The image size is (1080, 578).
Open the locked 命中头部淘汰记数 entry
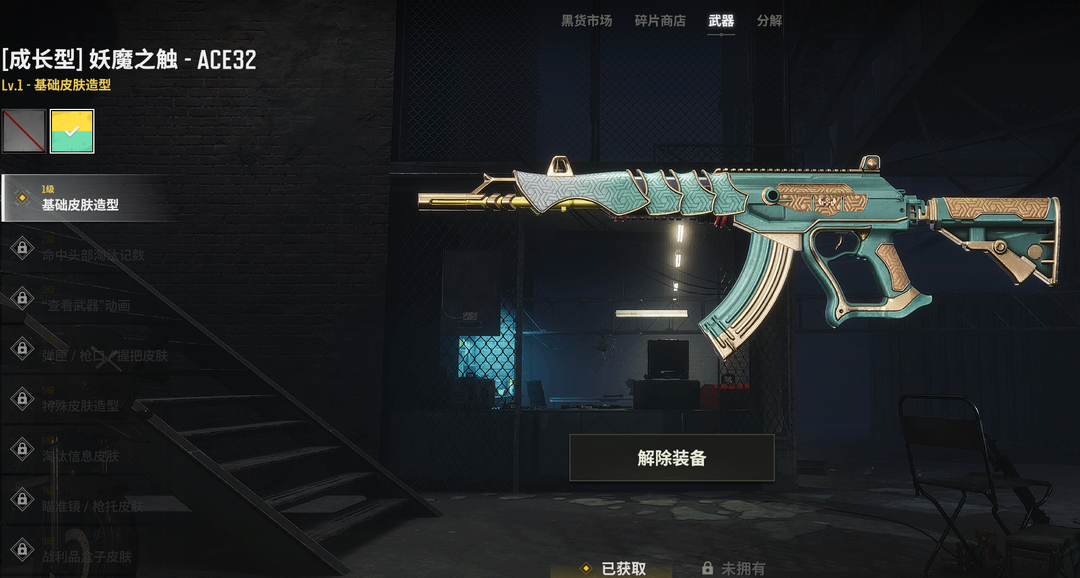[90, 255]
